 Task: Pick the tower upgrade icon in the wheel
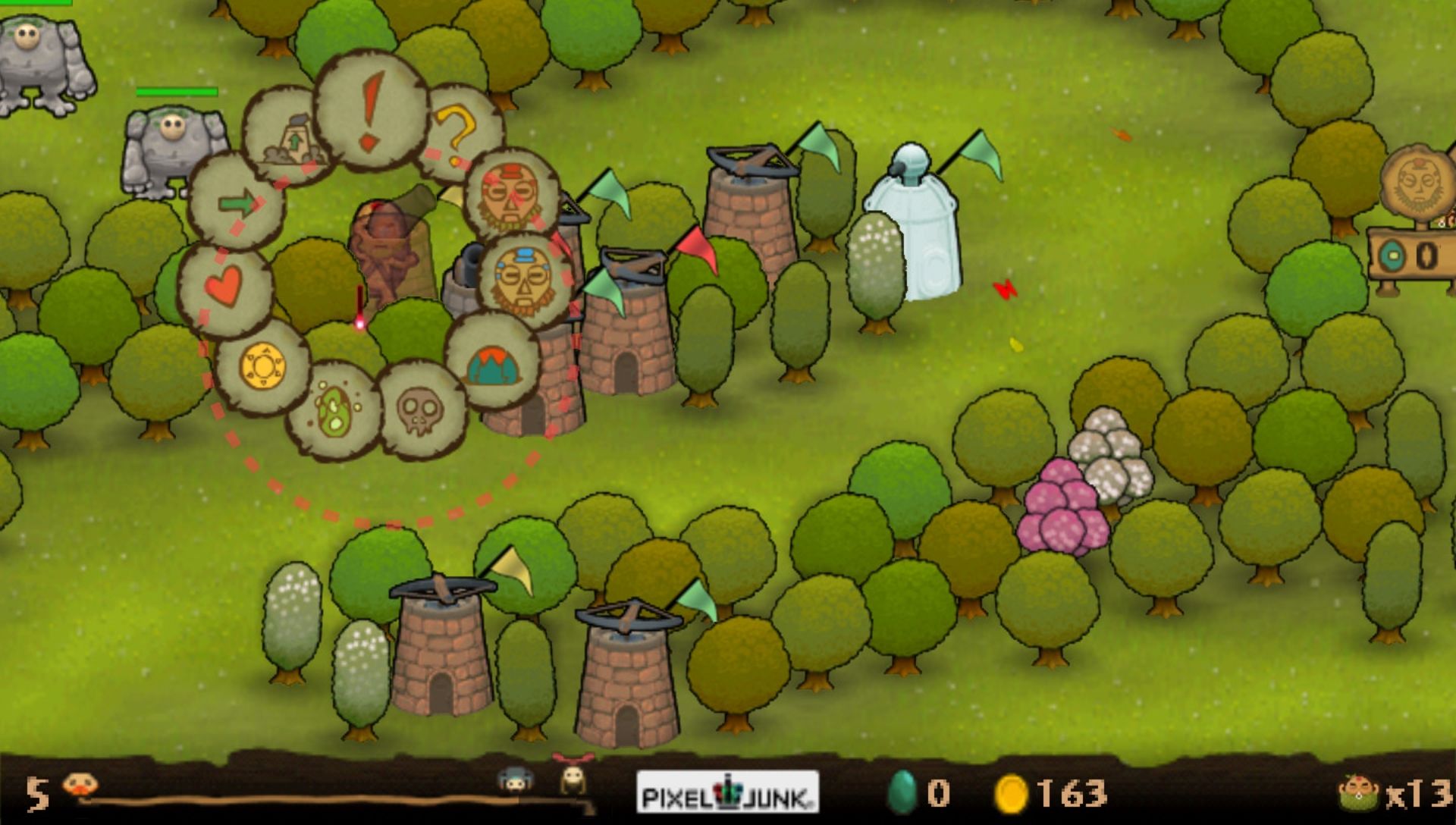(x=290, y=137)
